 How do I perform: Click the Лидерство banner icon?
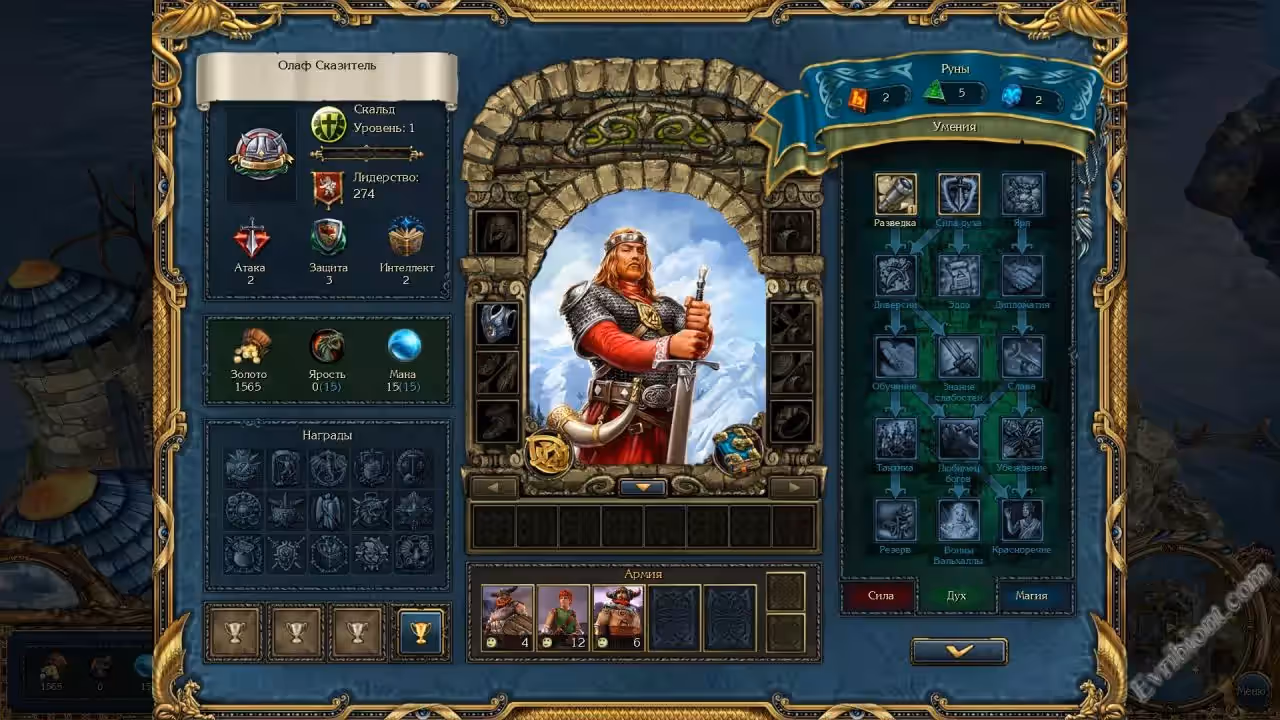pos(328,187)
